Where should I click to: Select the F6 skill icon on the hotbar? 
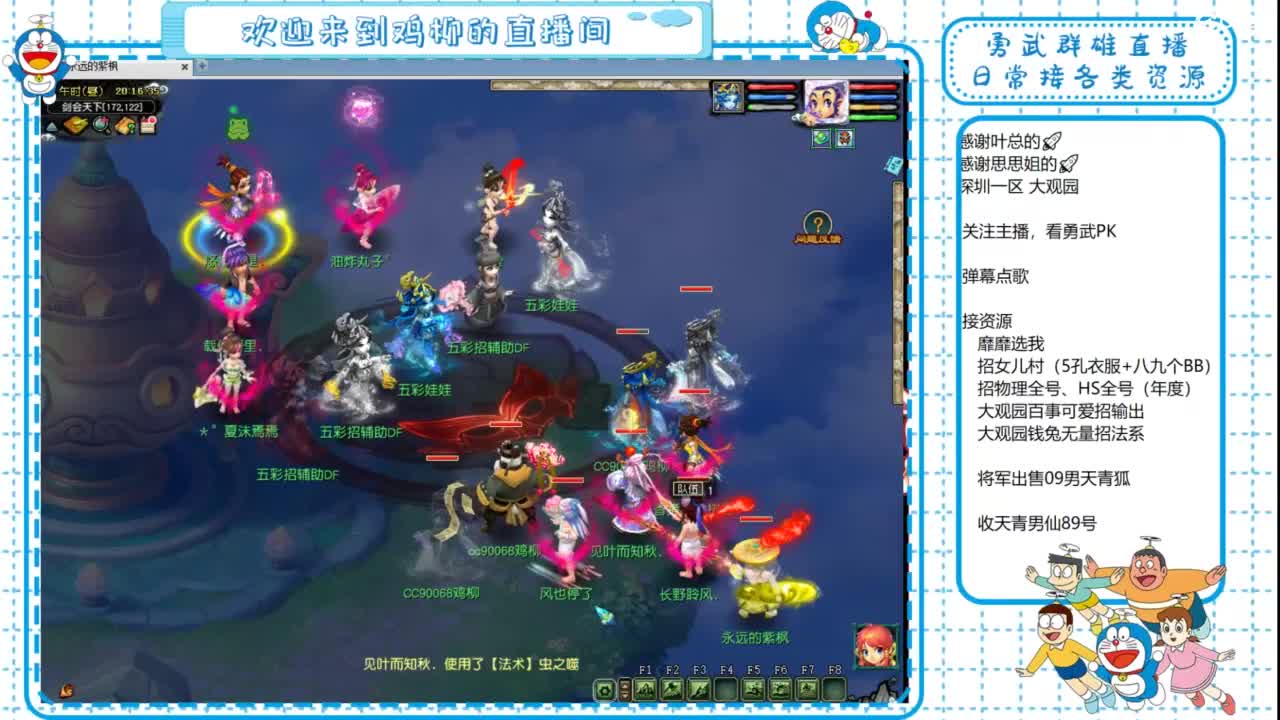coord(780,689)
